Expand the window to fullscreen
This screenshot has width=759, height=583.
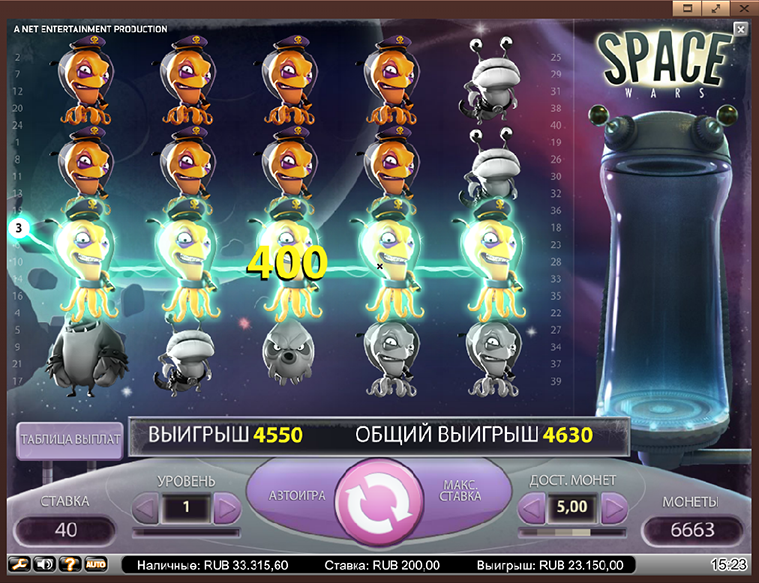tap(717, 8)
